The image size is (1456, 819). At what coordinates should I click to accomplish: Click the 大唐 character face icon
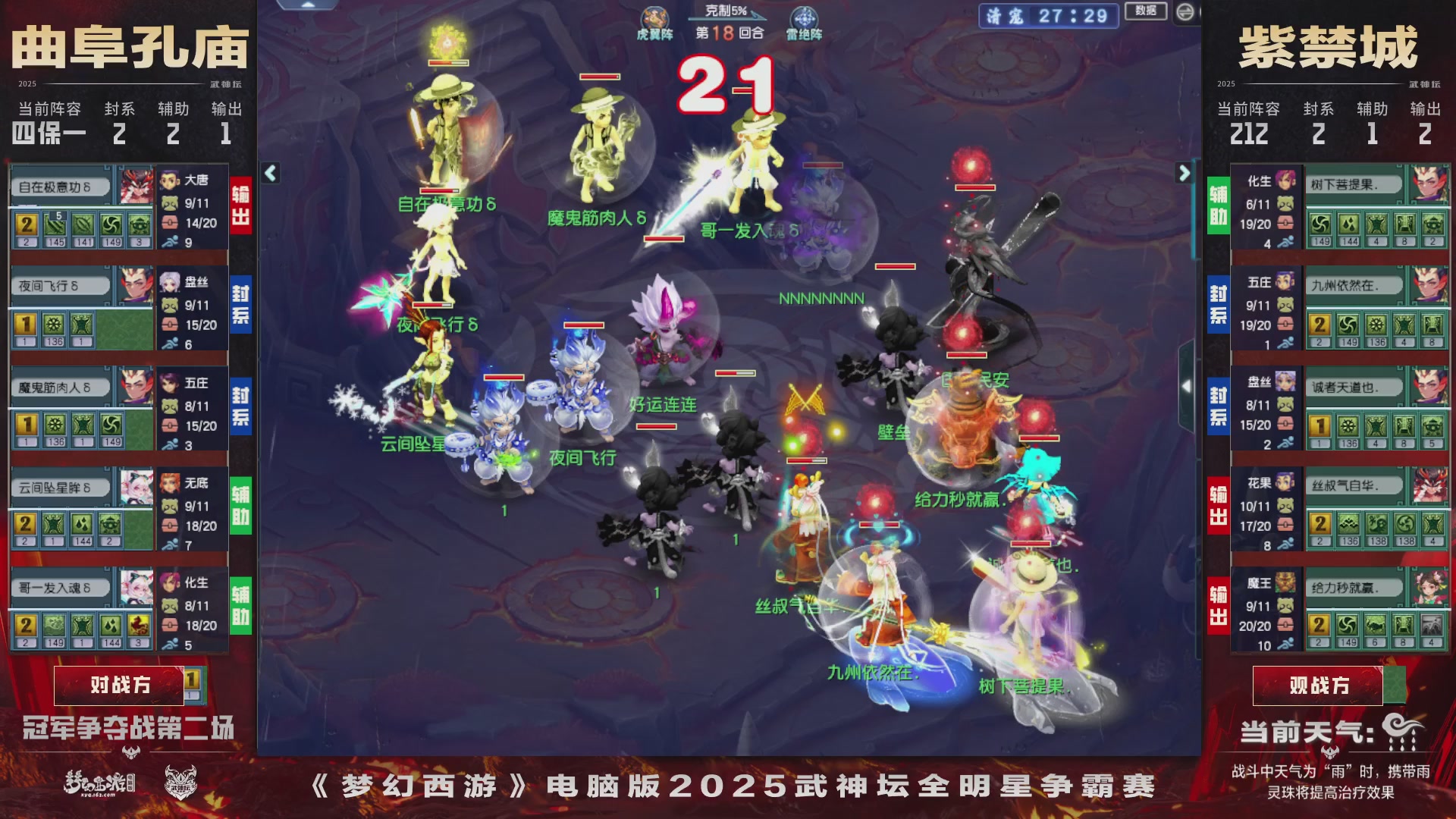tap(170, 182)
